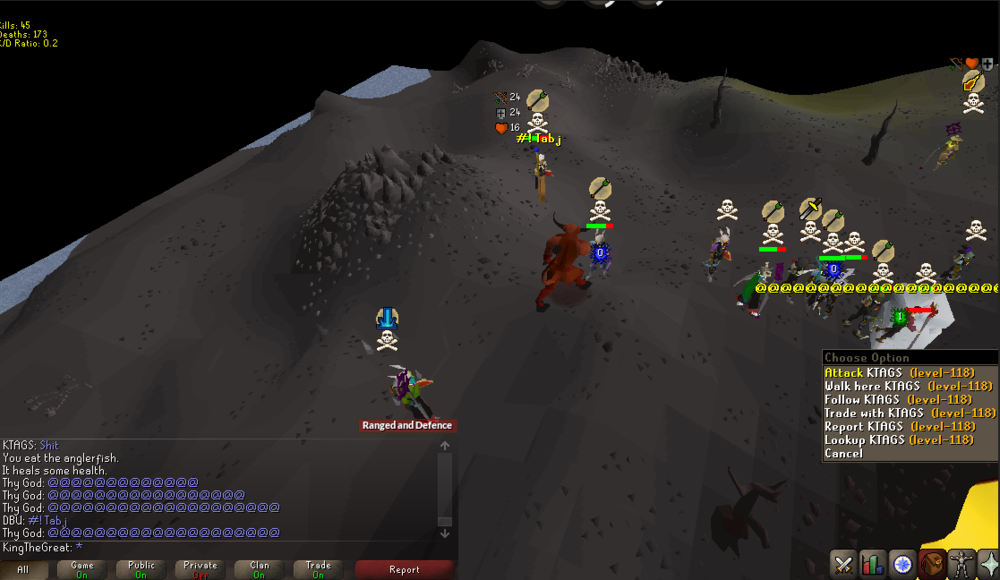The image size is (1000, 580).
Task: Open the Trade chat tab
Action: click(x=318, y=570)
